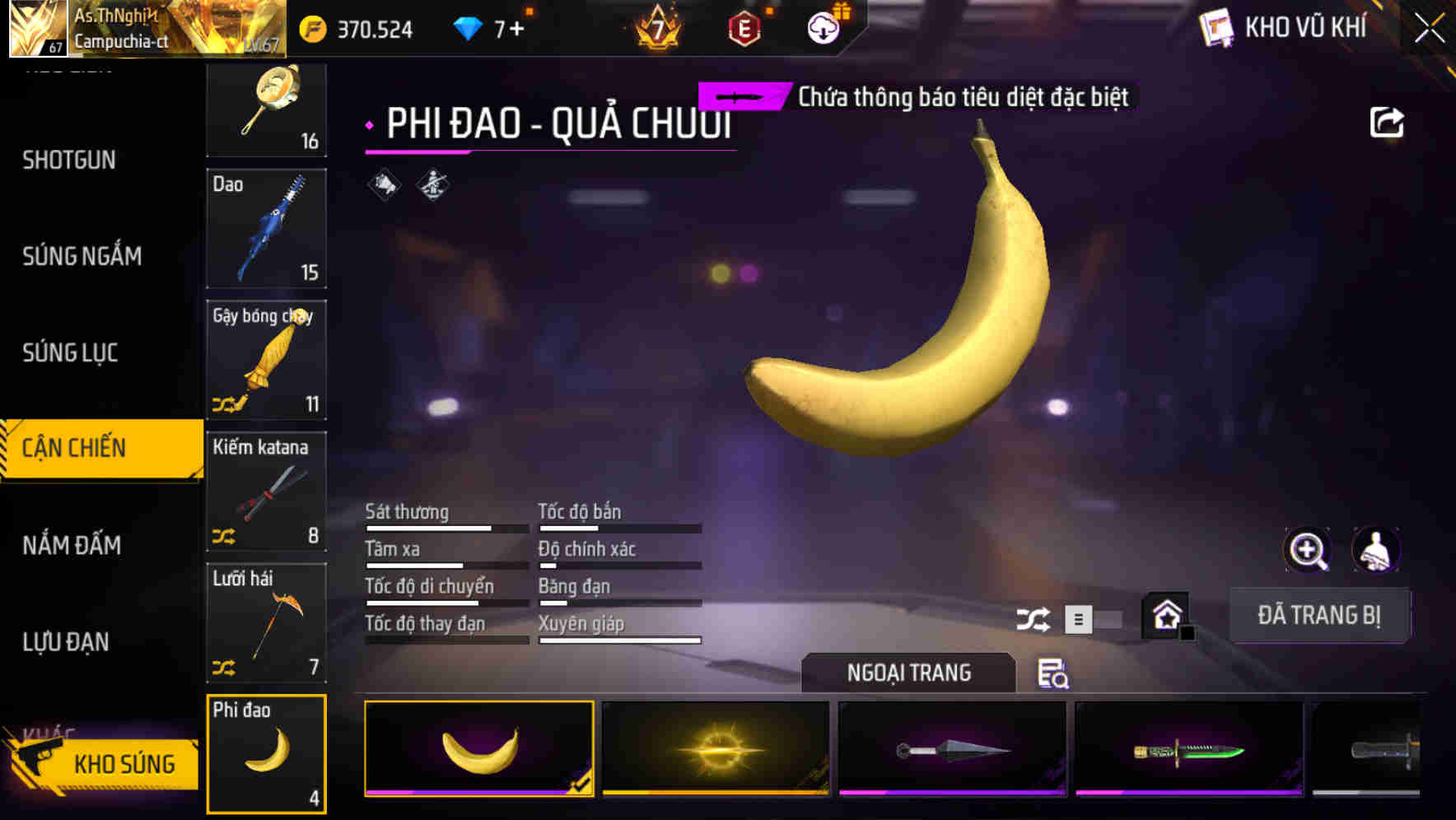Switch to the Ngoại Trang tab
The image size is (1456, 820).
pos(909,672)
